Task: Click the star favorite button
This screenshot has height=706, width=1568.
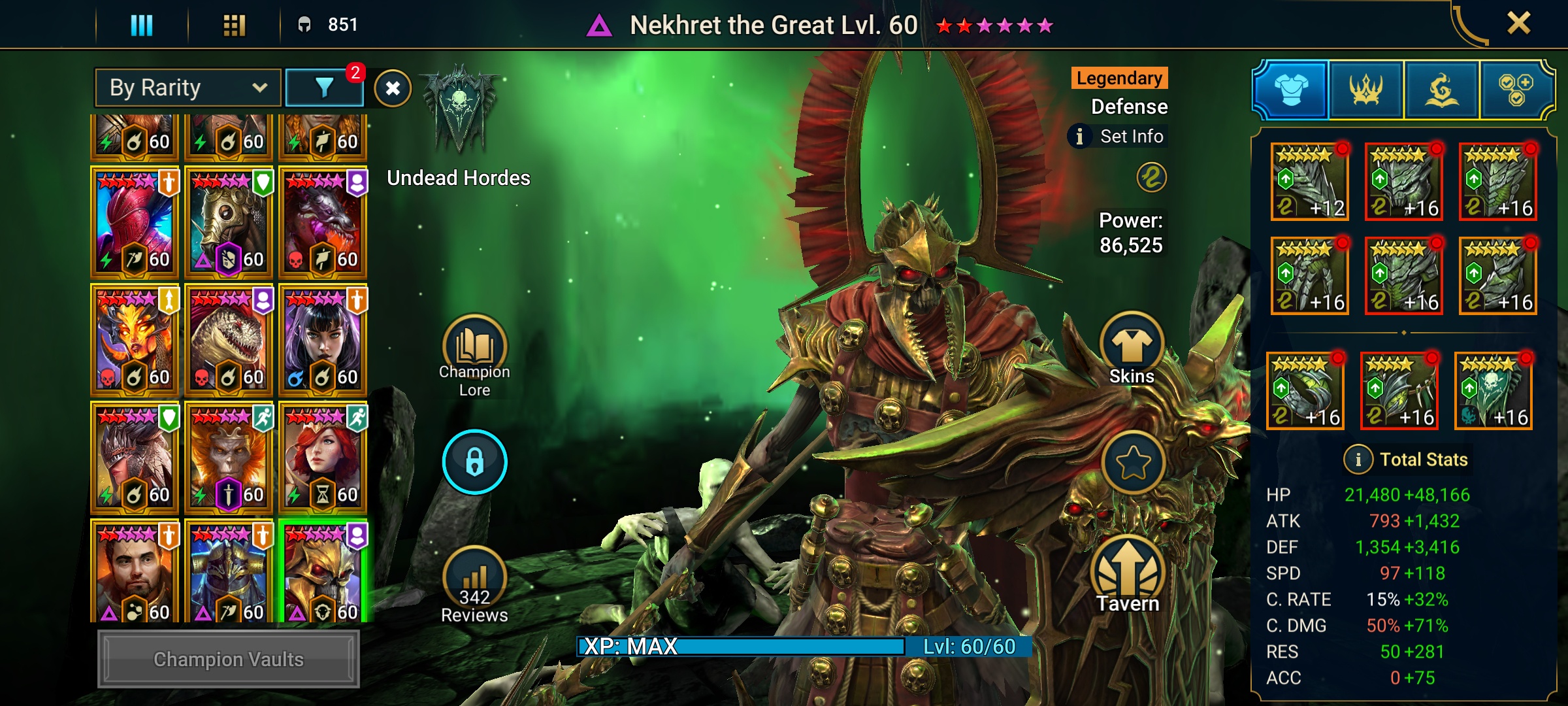Action: 1133,463
